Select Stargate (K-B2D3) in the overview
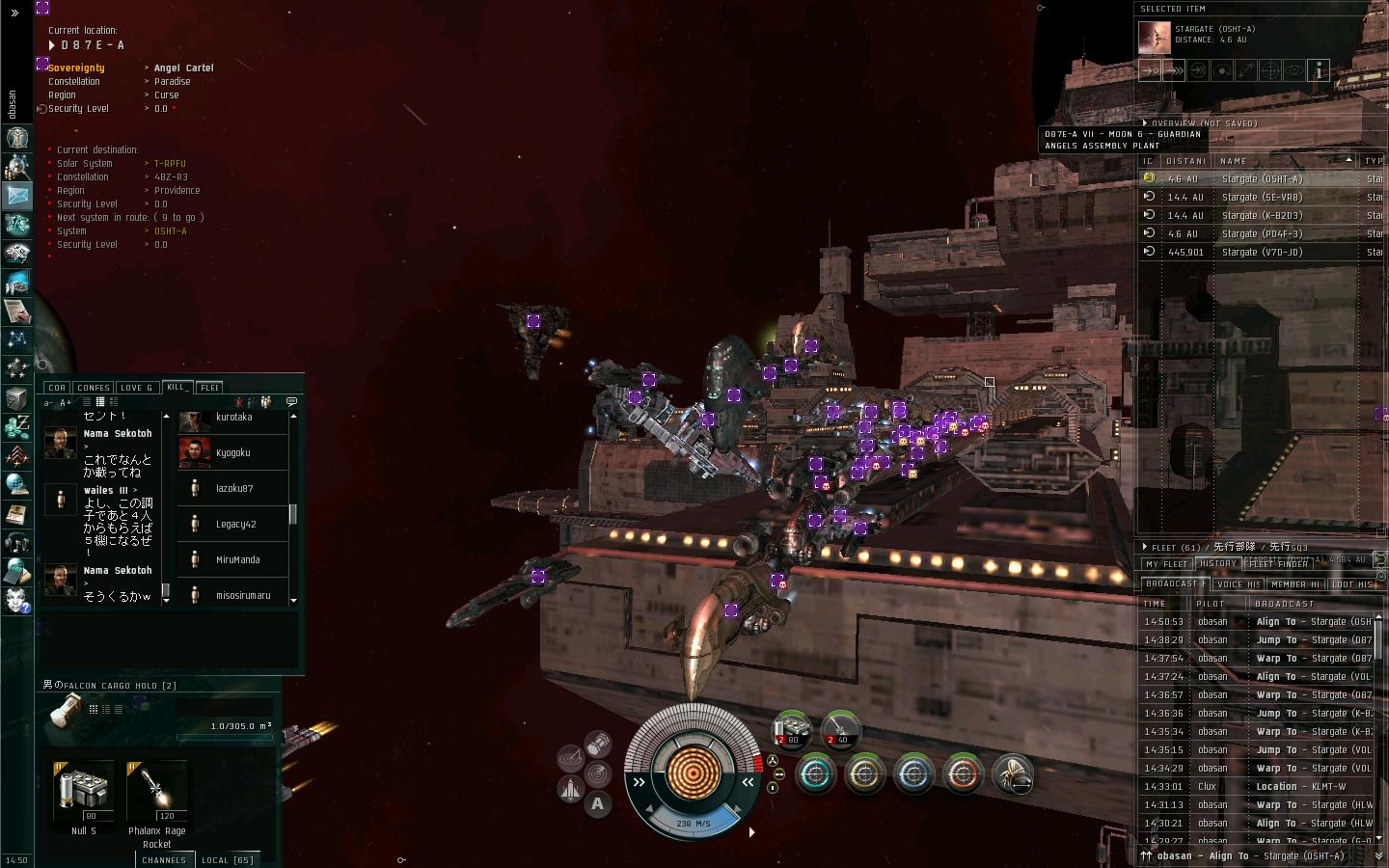 pos(1262,215)
